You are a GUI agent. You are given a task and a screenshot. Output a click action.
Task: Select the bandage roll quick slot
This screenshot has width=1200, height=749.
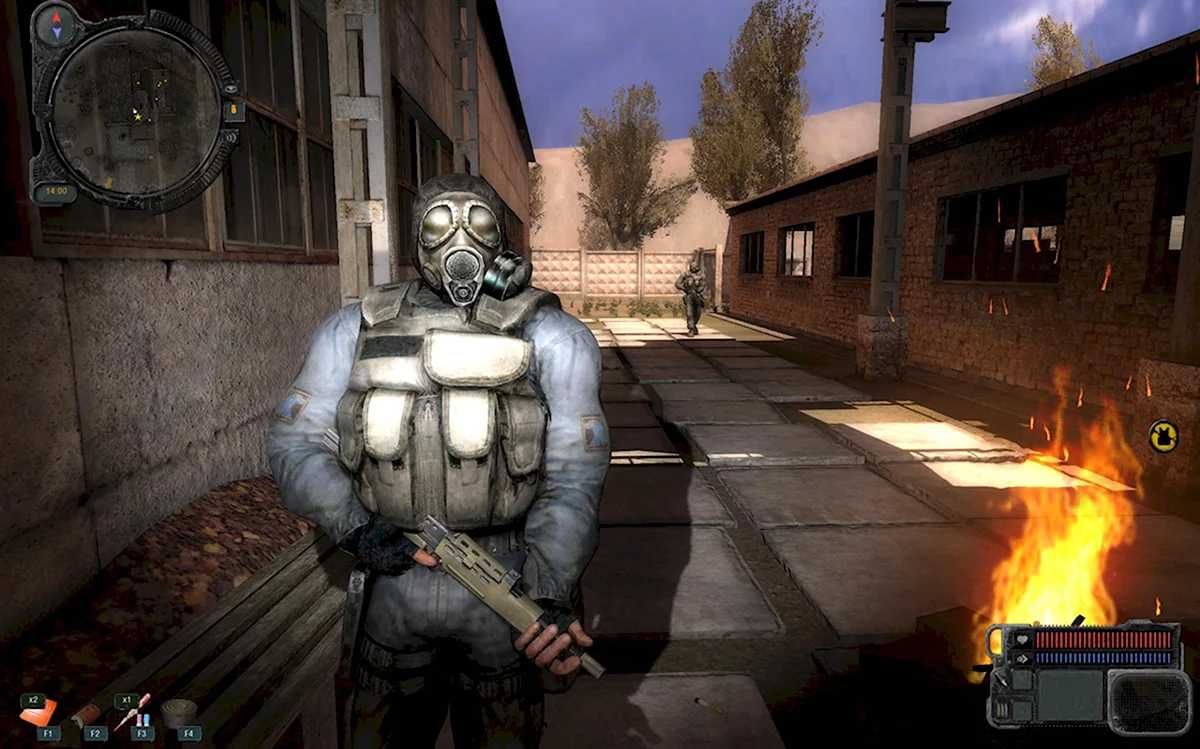tap(180, 711)
